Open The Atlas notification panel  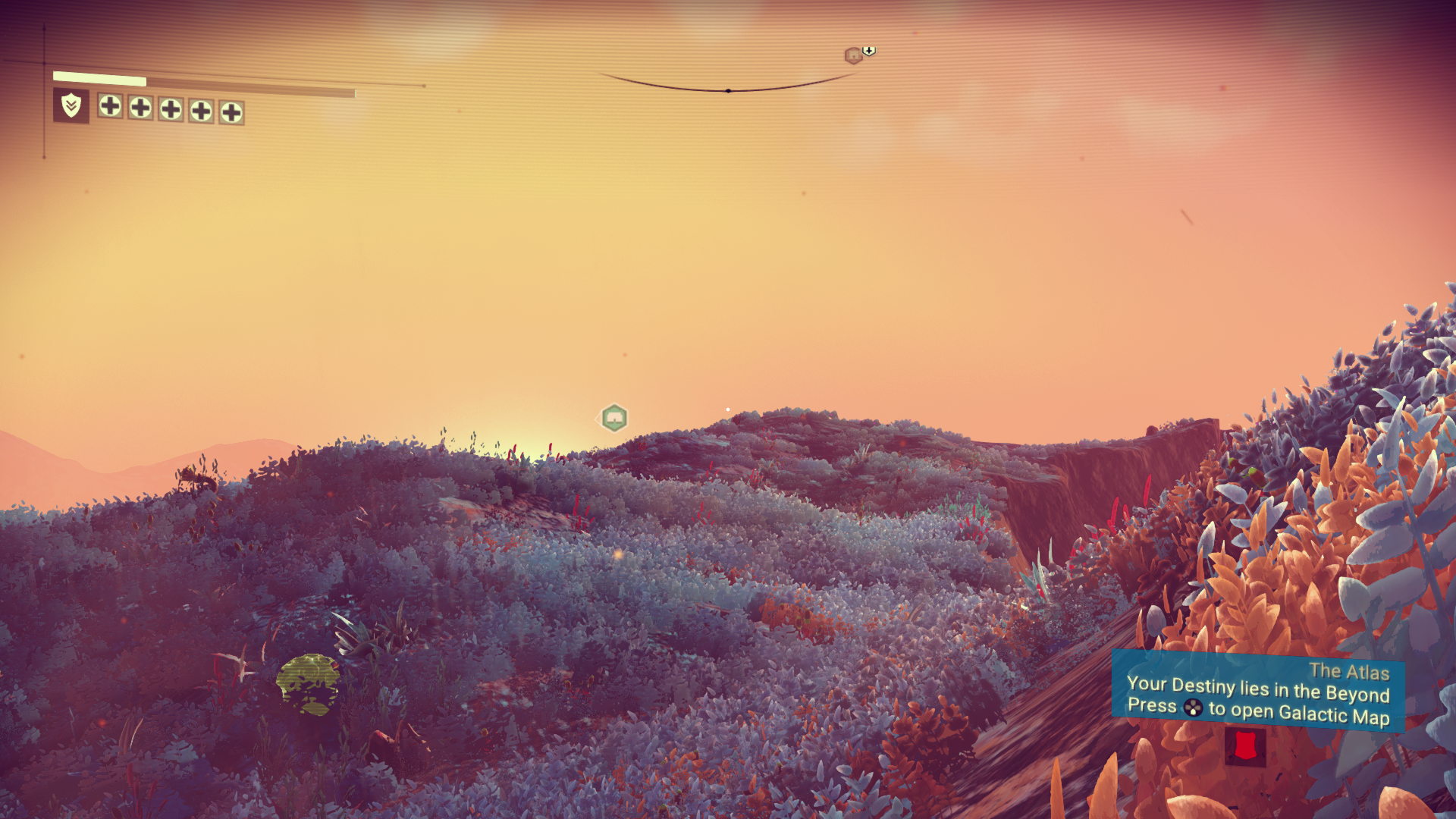pos(1257,693)
